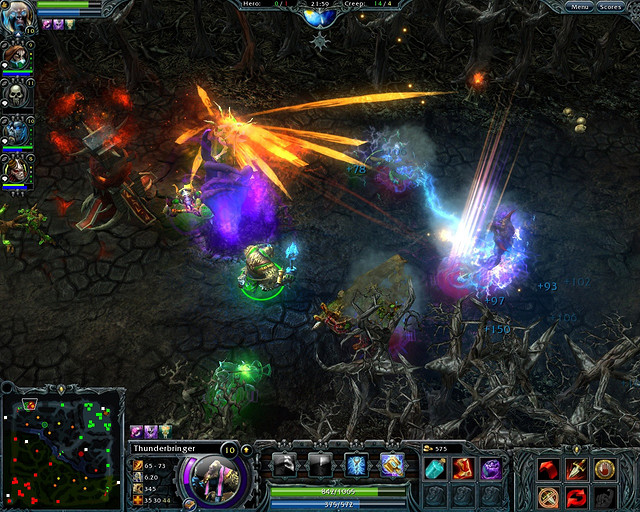Activate the first grey ability icon
This screenshot has width=640, height=512.
285,464
